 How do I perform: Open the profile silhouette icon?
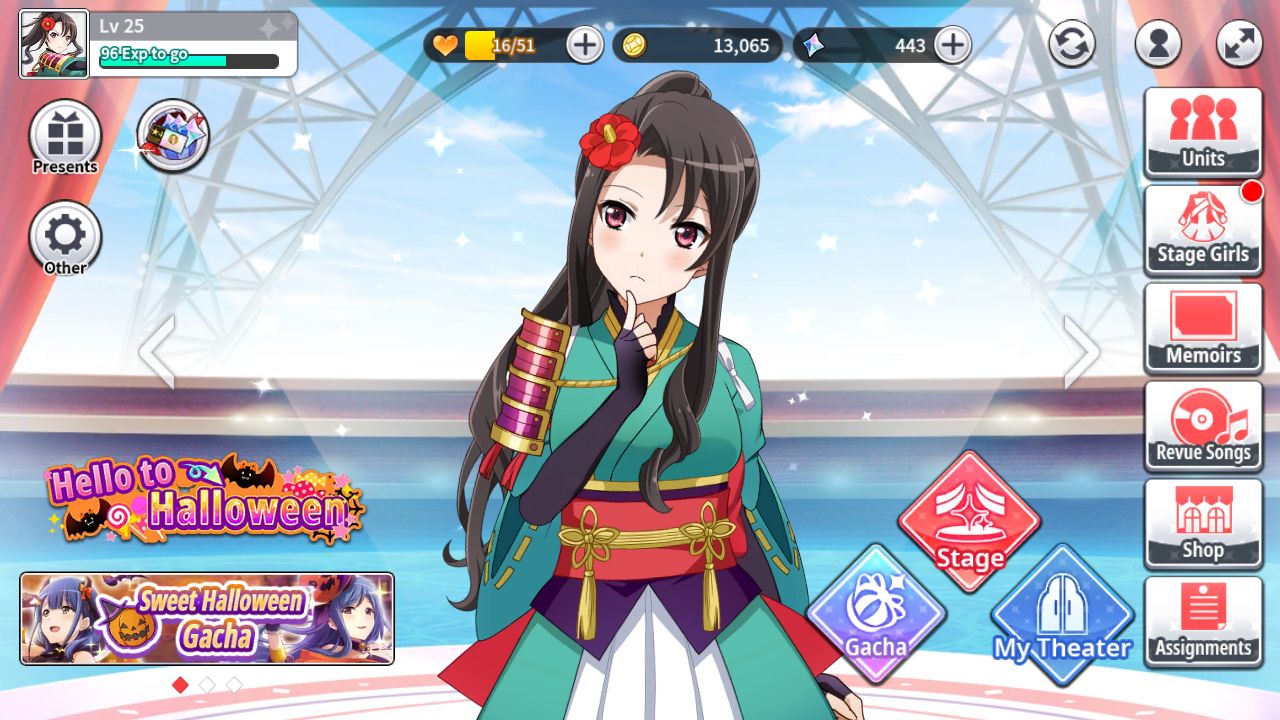1158,44
